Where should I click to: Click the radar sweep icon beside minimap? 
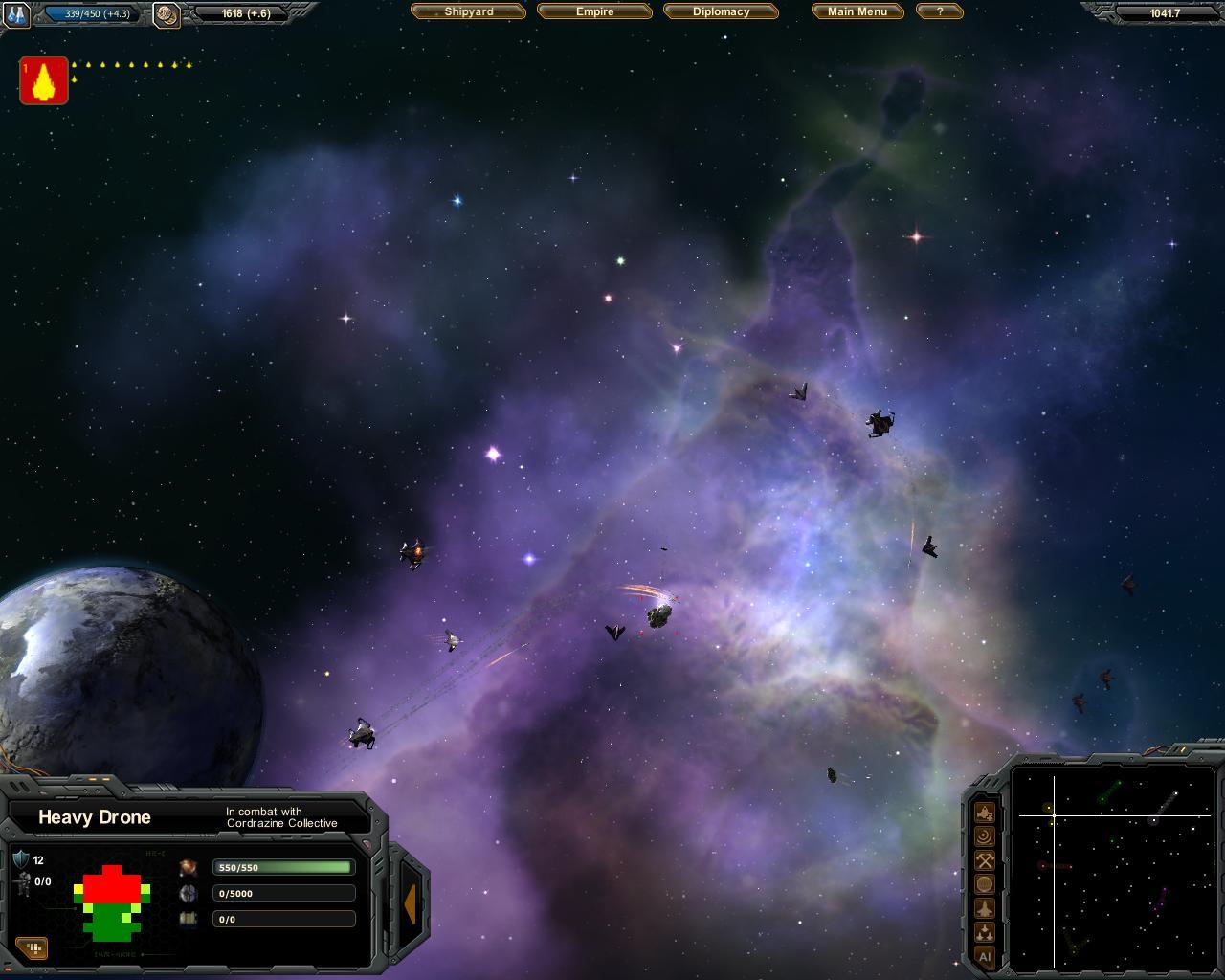tap(985, 836)
